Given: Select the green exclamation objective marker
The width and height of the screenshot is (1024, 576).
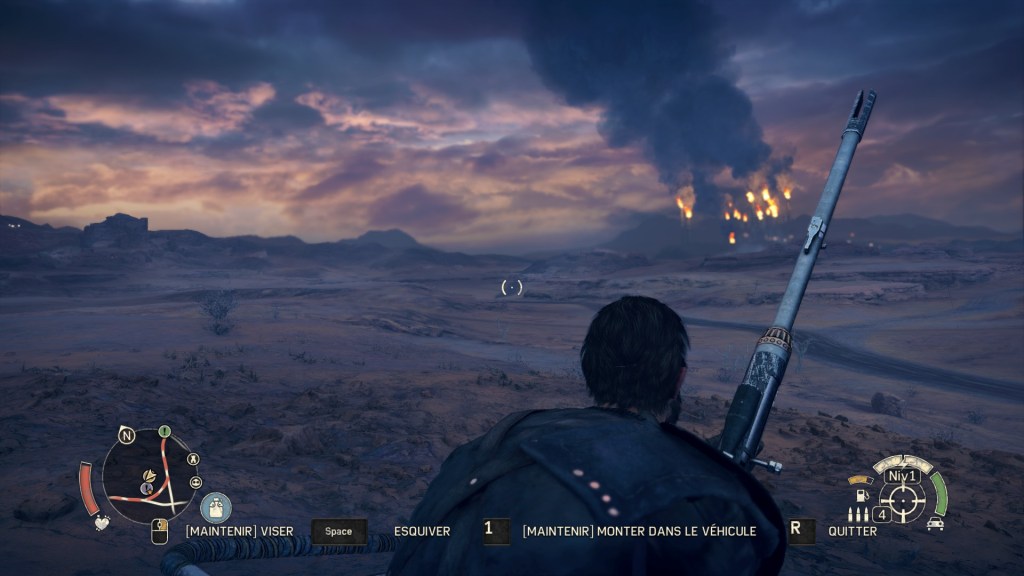Looking at the screenshot, I should [x=165, y=432].
